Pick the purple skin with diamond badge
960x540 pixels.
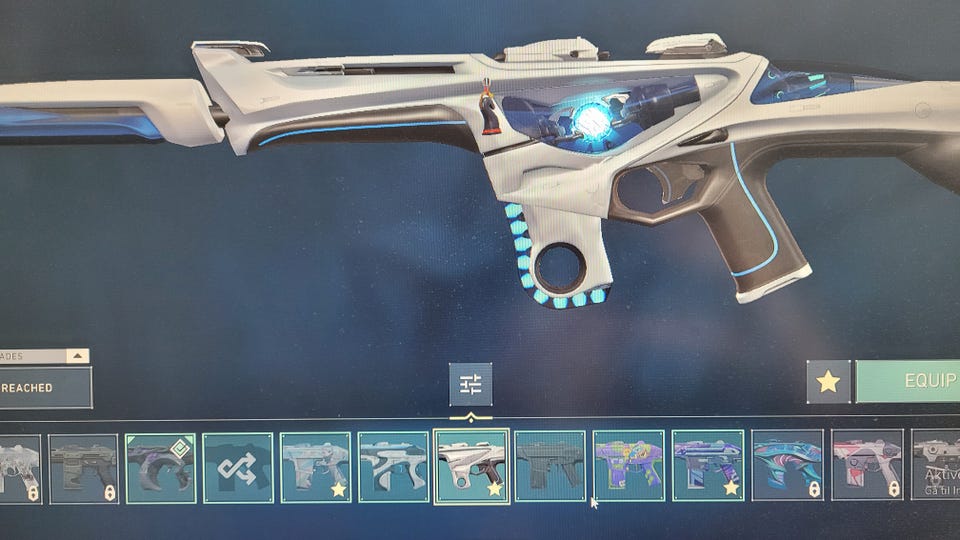(160, 467)
